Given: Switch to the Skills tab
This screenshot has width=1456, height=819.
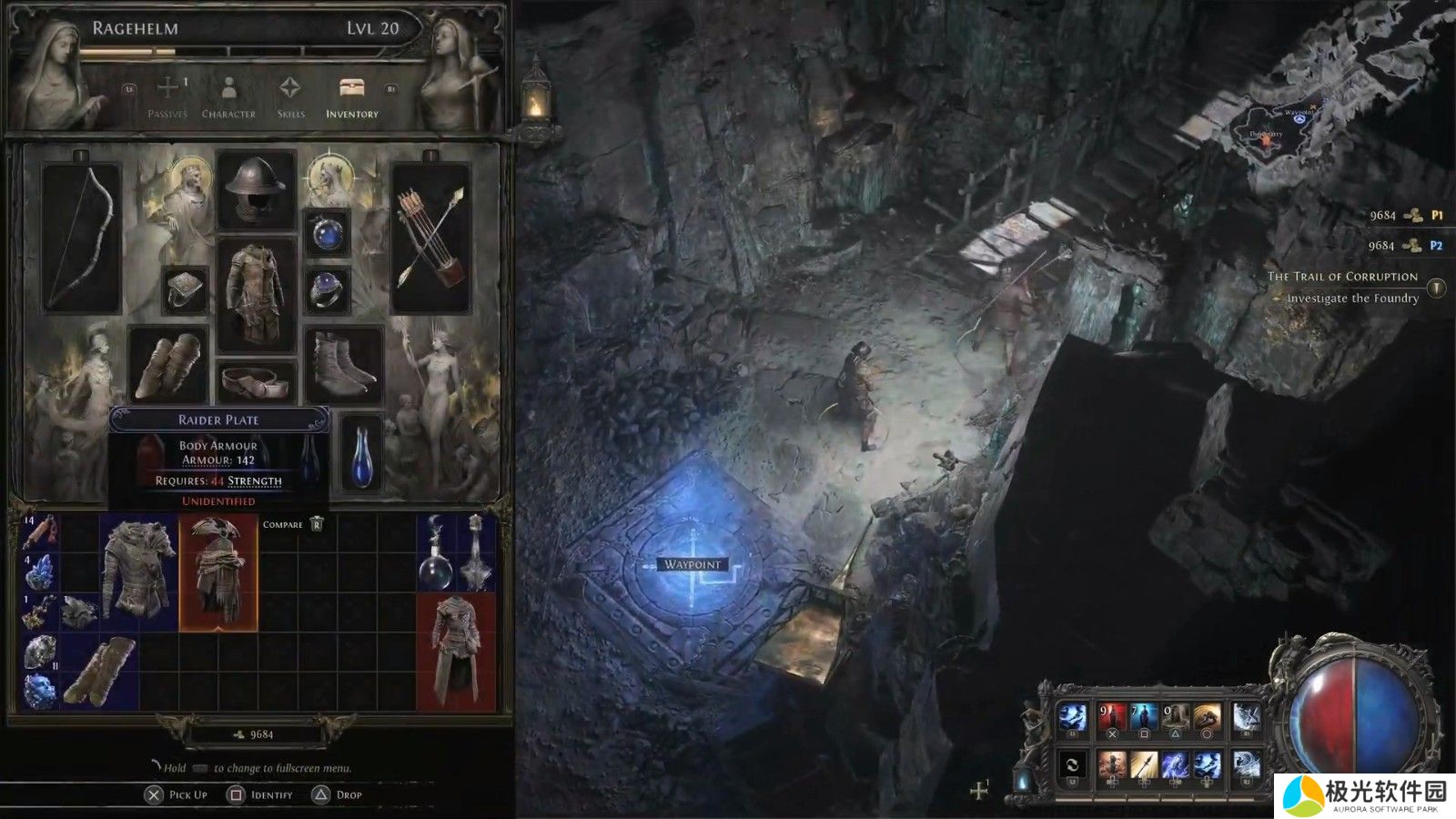Looking at the screenshot, I should pyautogui.click(x=290, y=96).
